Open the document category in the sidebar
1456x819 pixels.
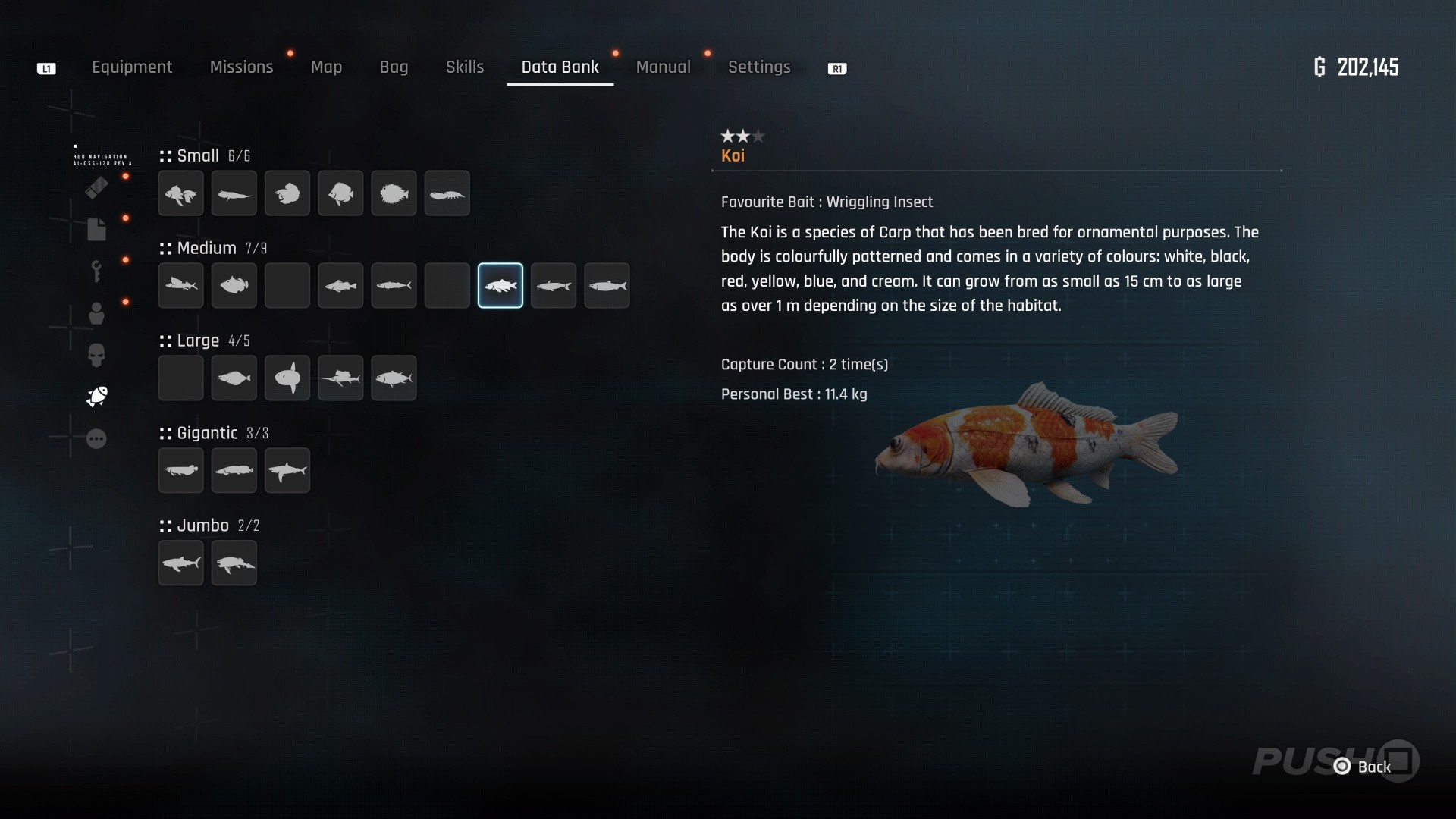coord(96,230)
